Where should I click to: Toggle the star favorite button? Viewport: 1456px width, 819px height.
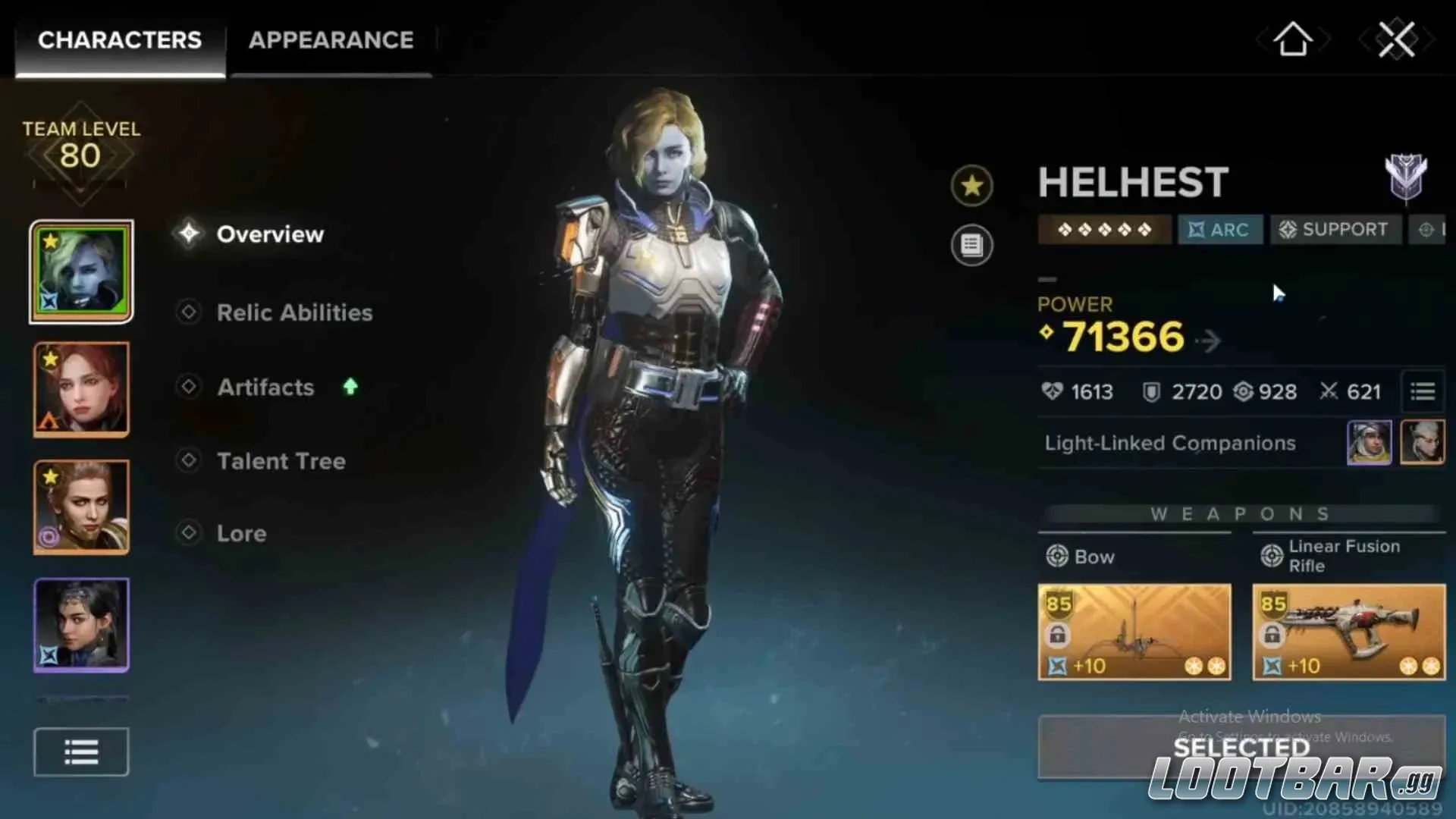[971, 186]
